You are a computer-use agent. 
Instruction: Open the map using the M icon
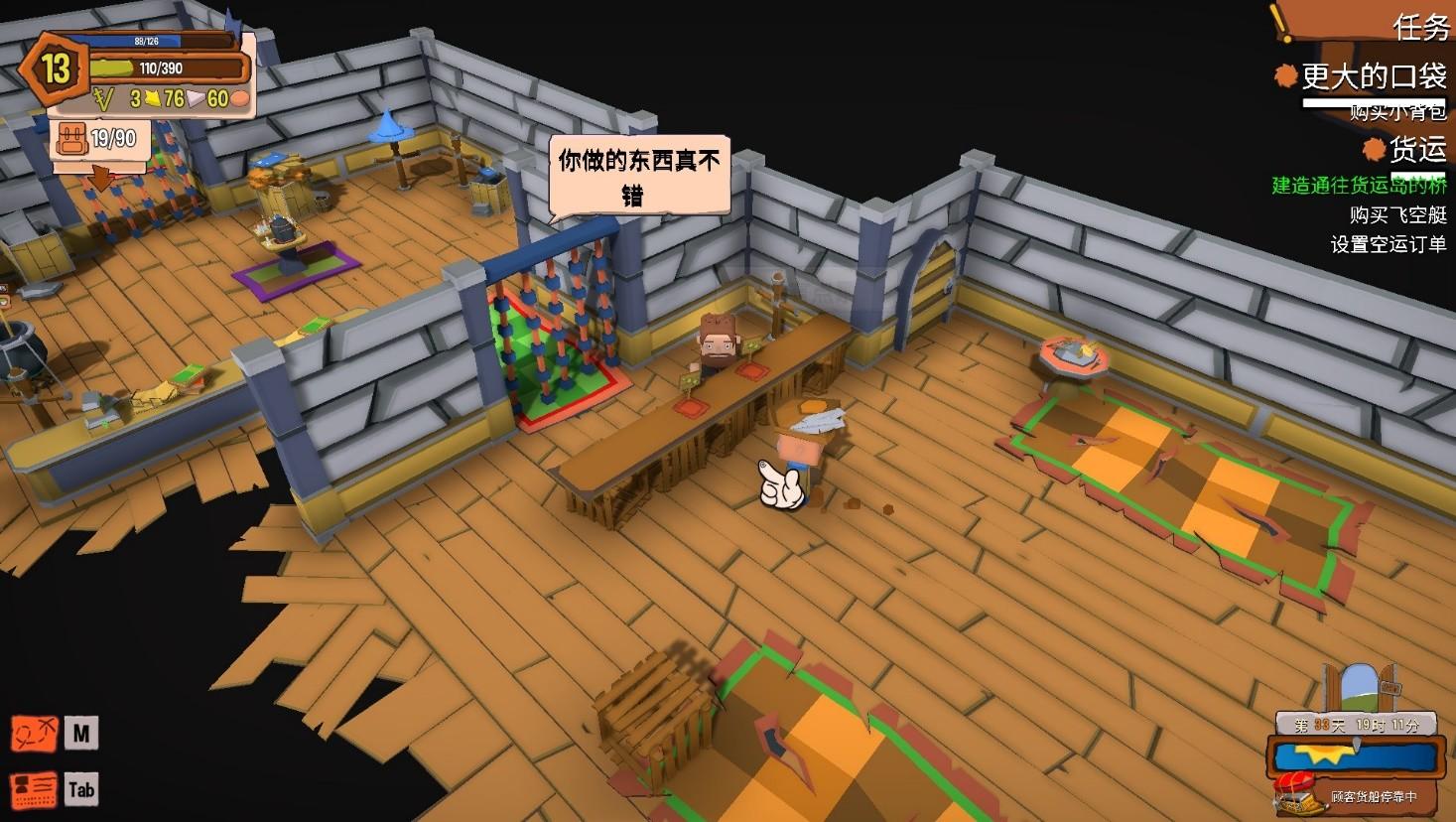(x=80, y=733)
